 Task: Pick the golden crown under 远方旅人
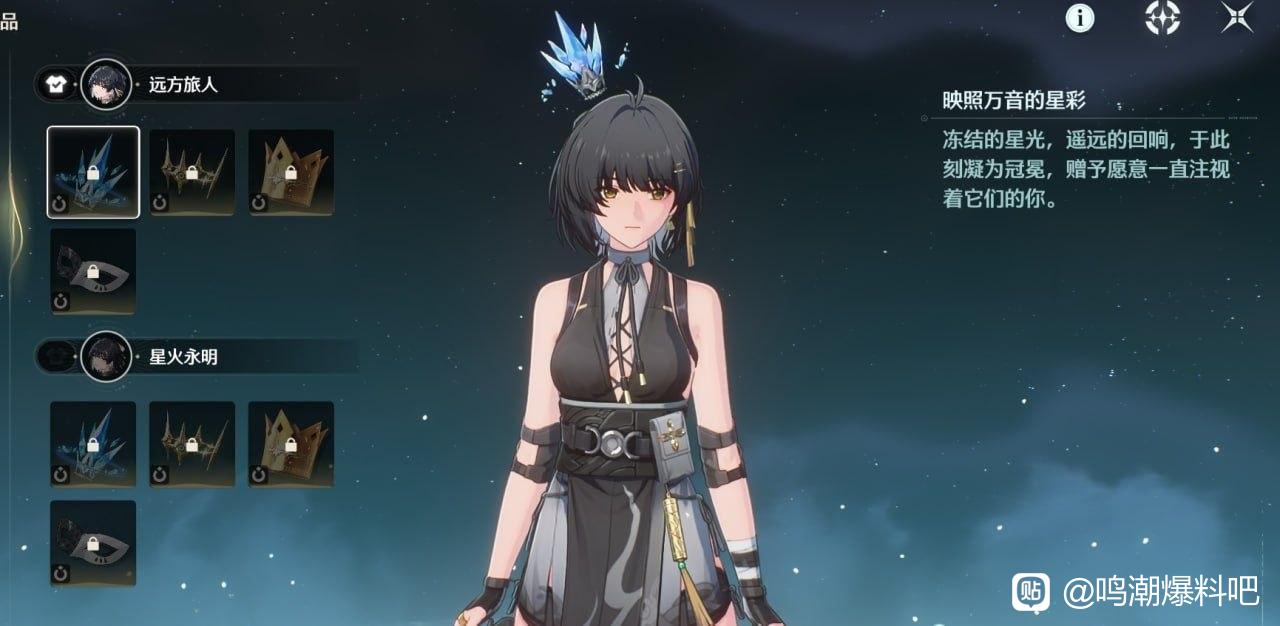pyautogui.click(x=291, y=172)
